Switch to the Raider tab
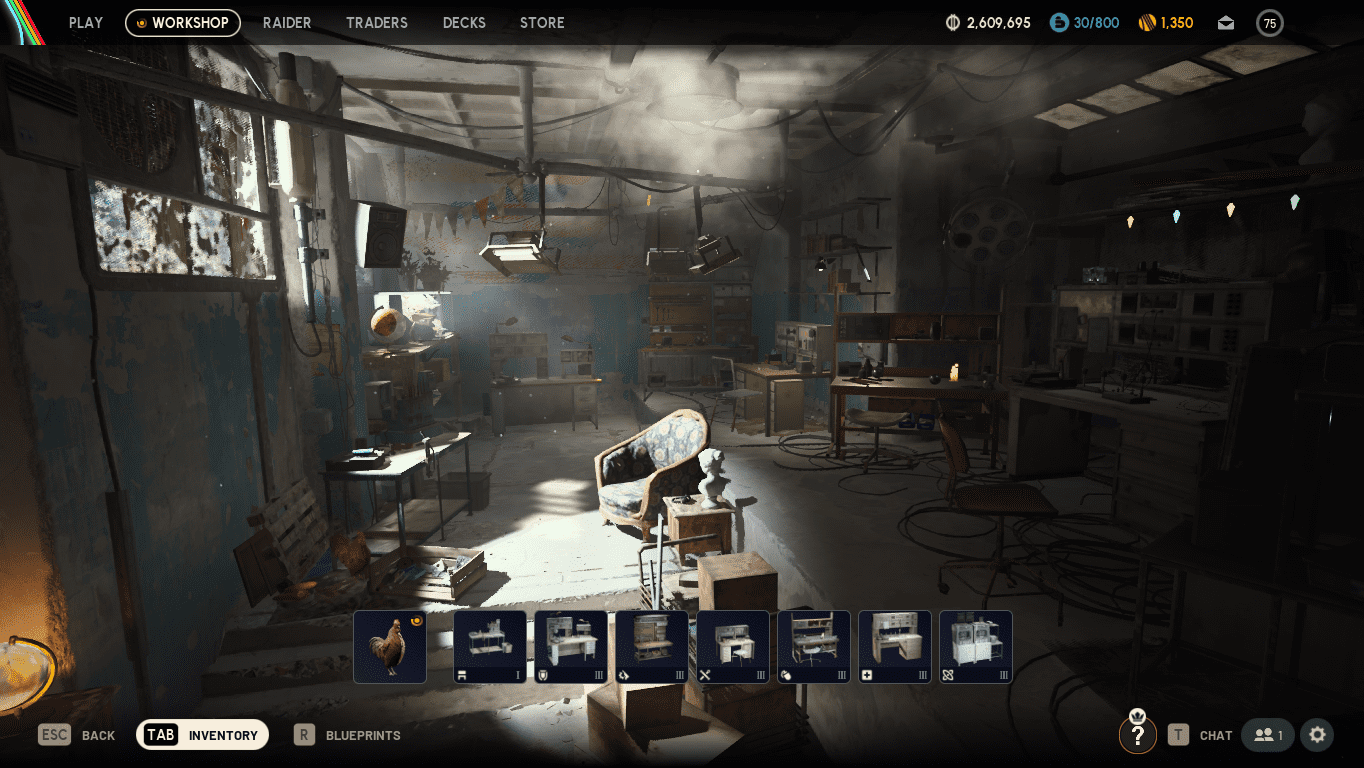 [x=287, y=22]
